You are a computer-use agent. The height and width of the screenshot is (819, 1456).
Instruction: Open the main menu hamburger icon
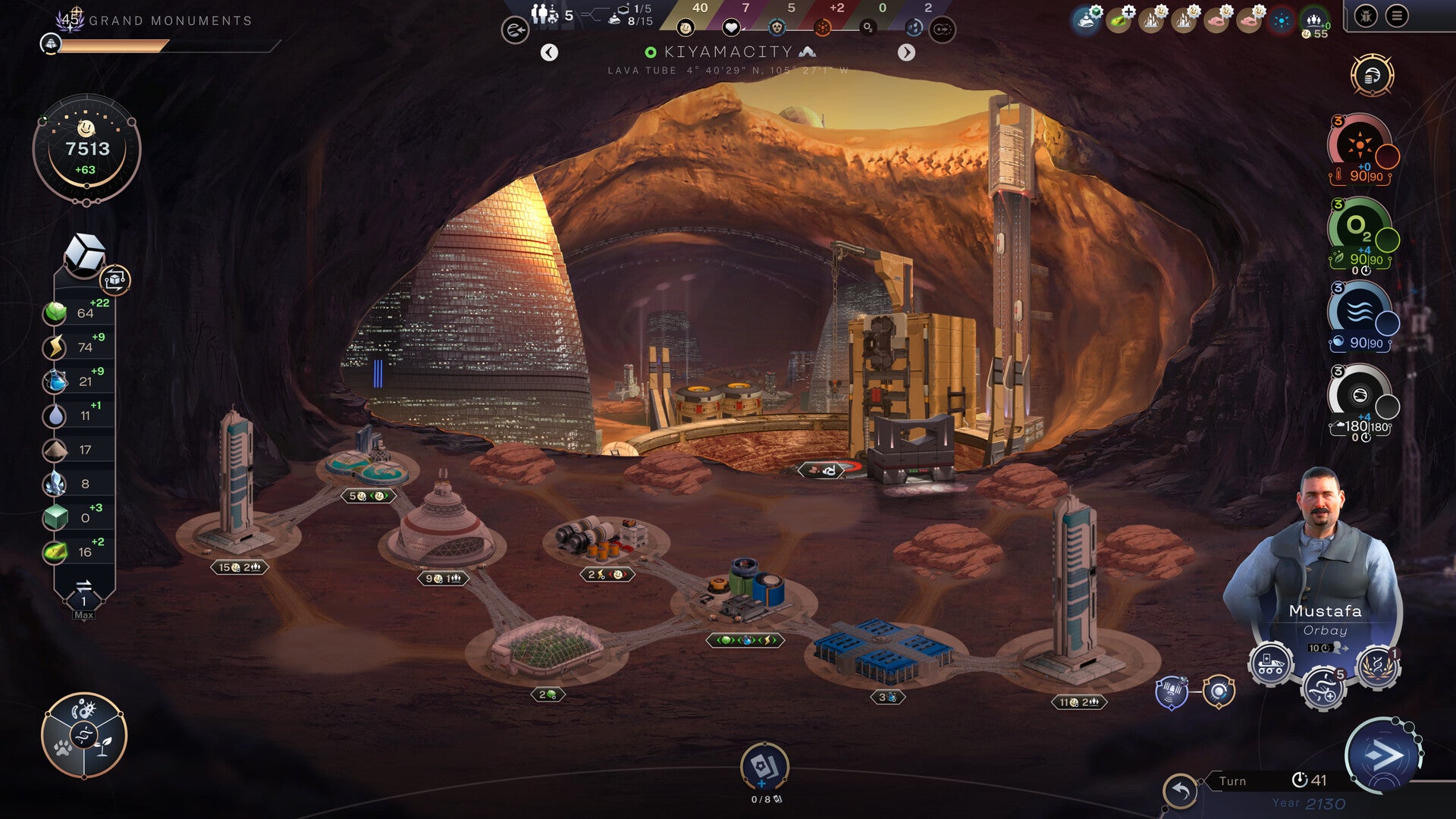coord(1397,16)
